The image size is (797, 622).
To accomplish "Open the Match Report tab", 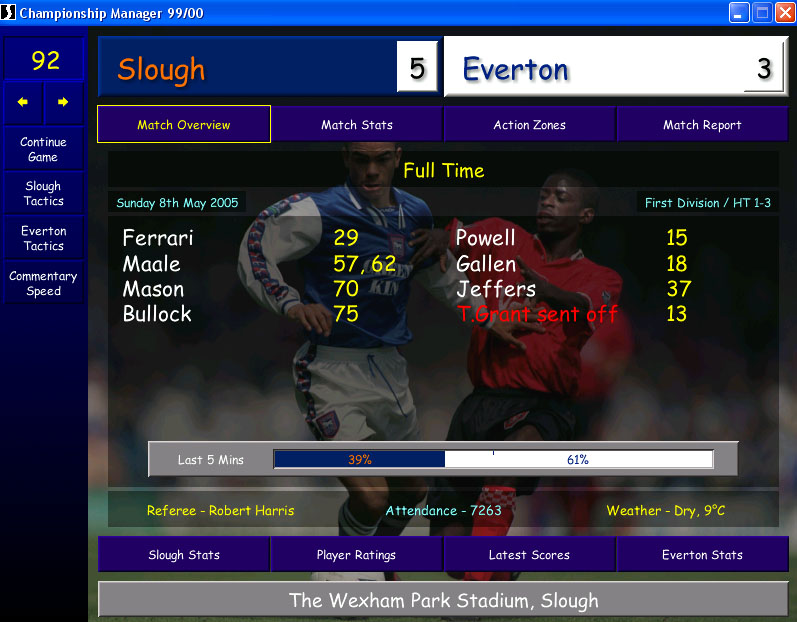I will click(702, 125).
